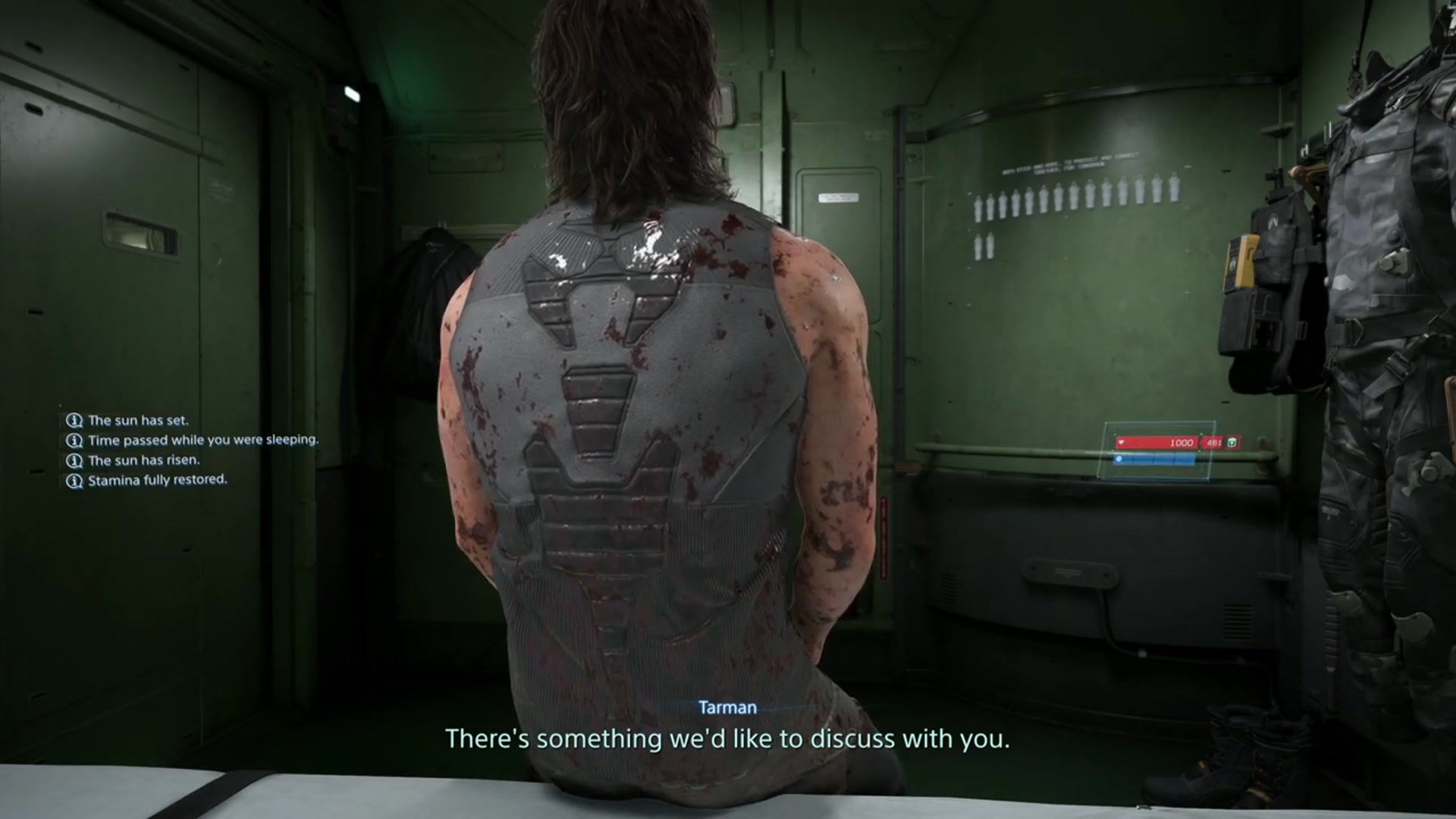This screenshot has height=819, width=1456.
Task: Toggle the 461 blood reserve indicator
Action: point(1214,443)
